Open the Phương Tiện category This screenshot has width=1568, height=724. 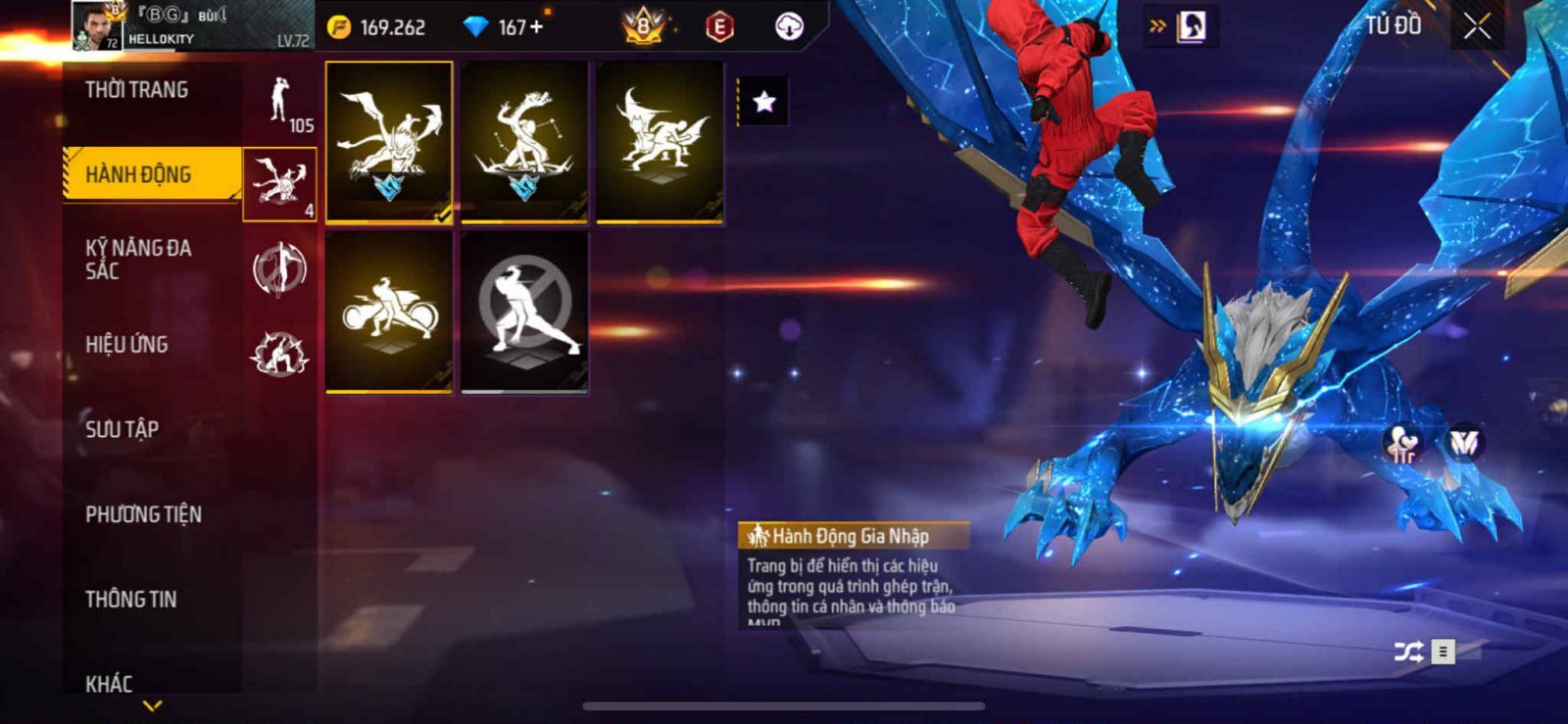(143, 514)
